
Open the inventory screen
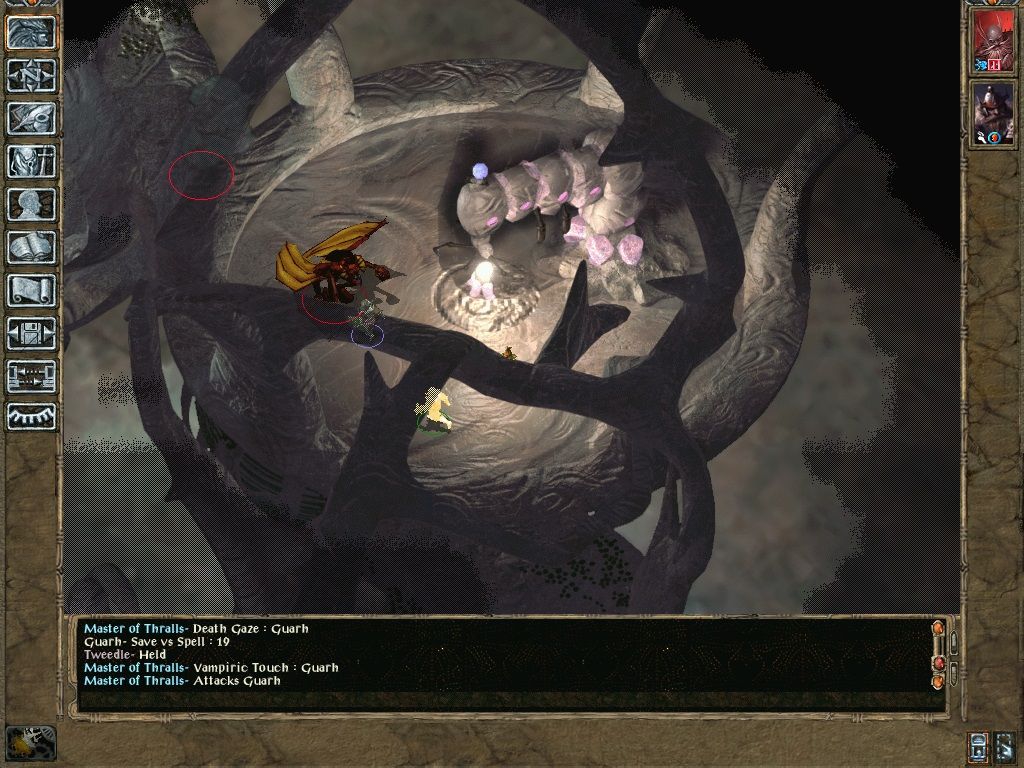31,161
